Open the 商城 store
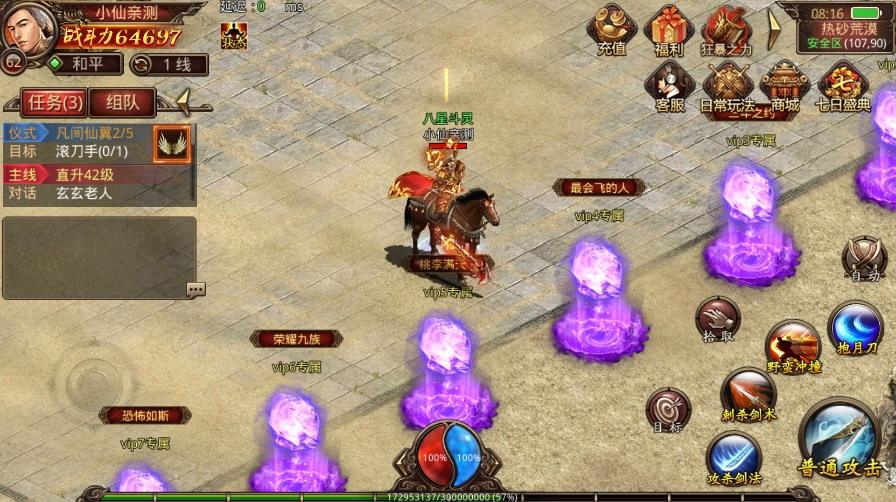Image resolution: width=896 pixels, height=502 pixels. 785,86
